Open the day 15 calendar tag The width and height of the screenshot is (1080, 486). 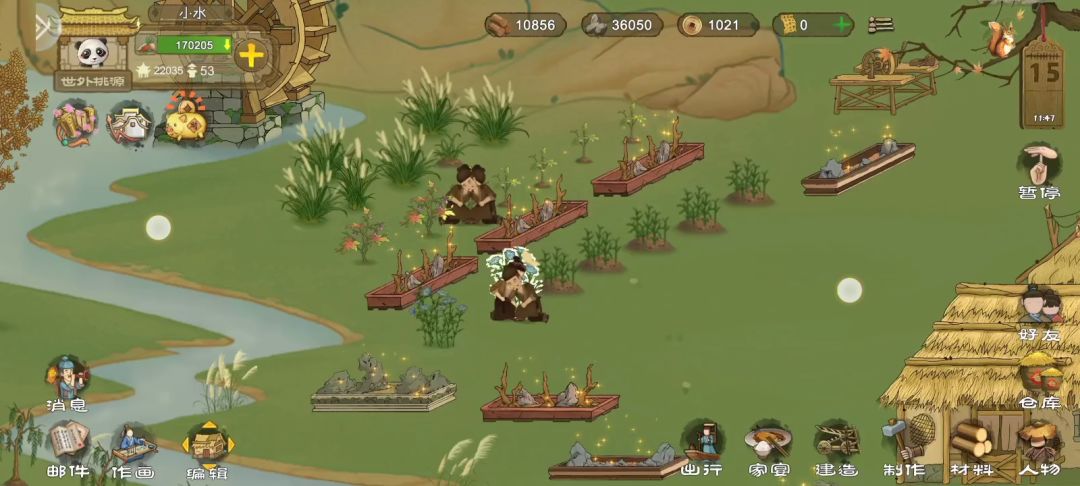(x=1044, y=80)
